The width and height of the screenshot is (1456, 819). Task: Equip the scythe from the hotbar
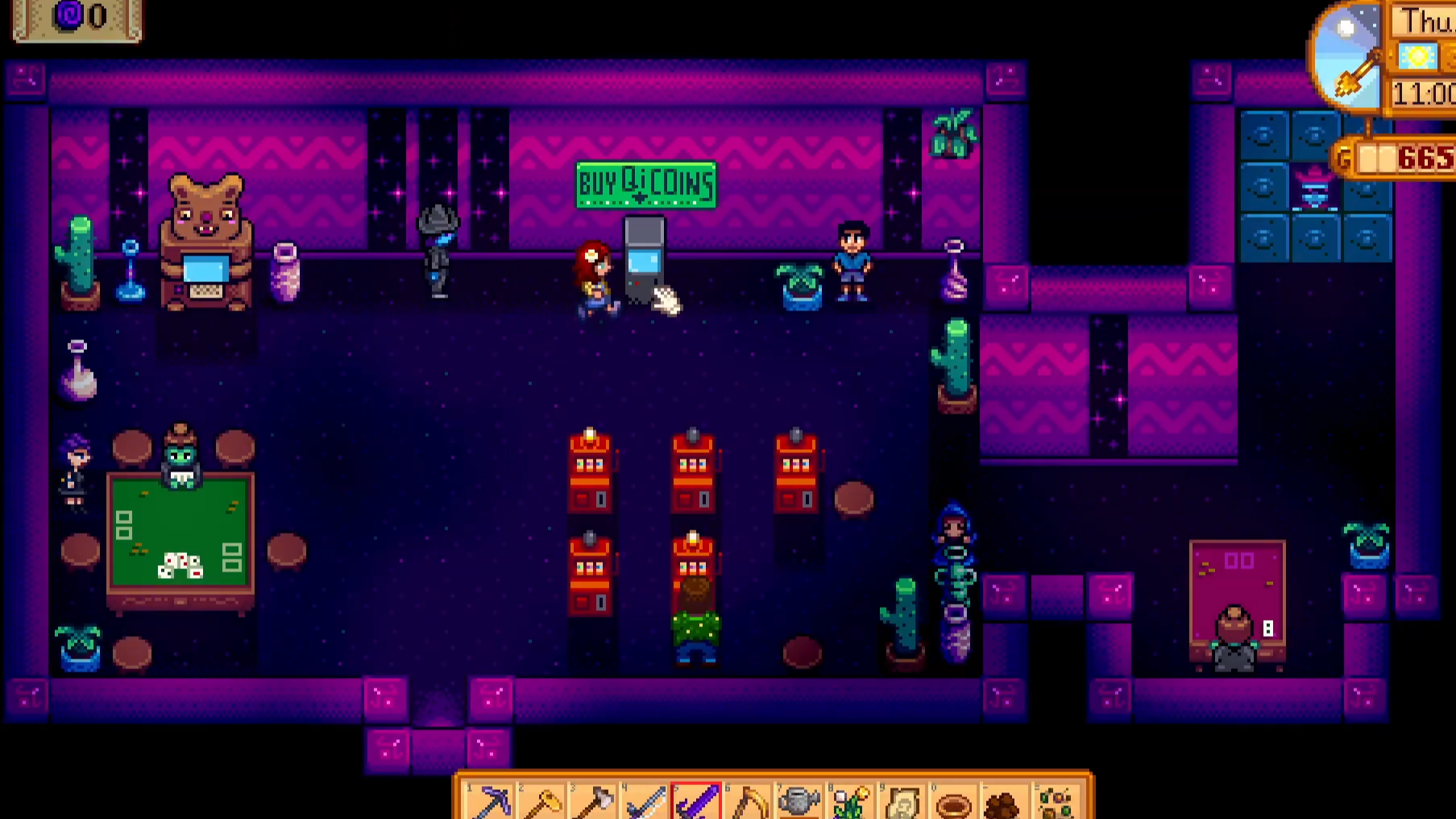tap(748, 802)
